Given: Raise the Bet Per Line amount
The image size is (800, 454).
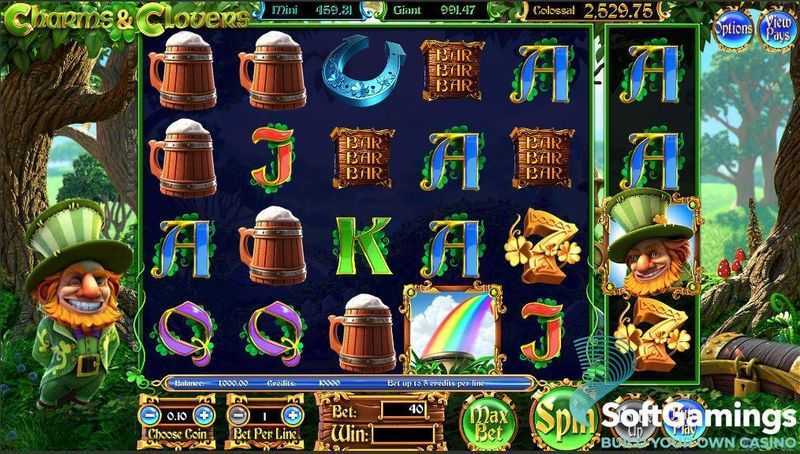Looking at the screenshot, I should point(292,415).
